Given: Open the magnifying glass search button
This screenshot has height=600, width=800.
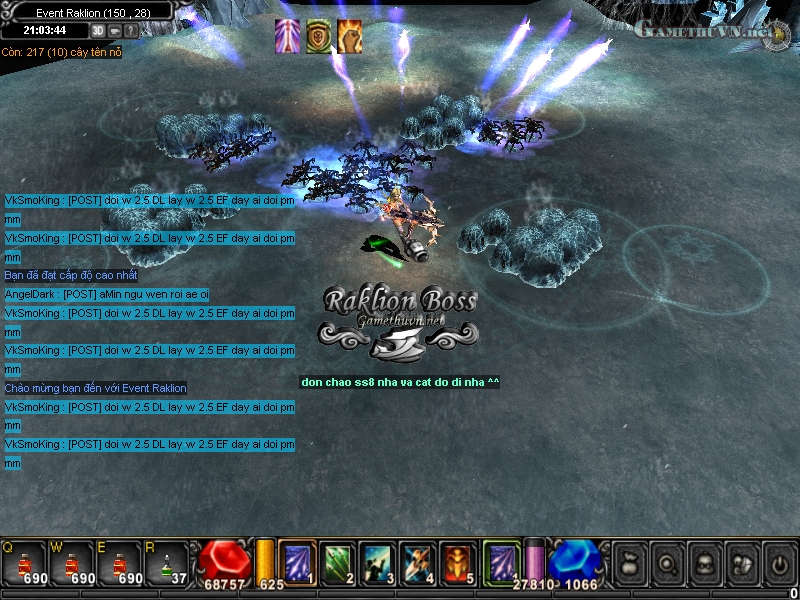Looking at the screenshot, I should coord(666,562).
